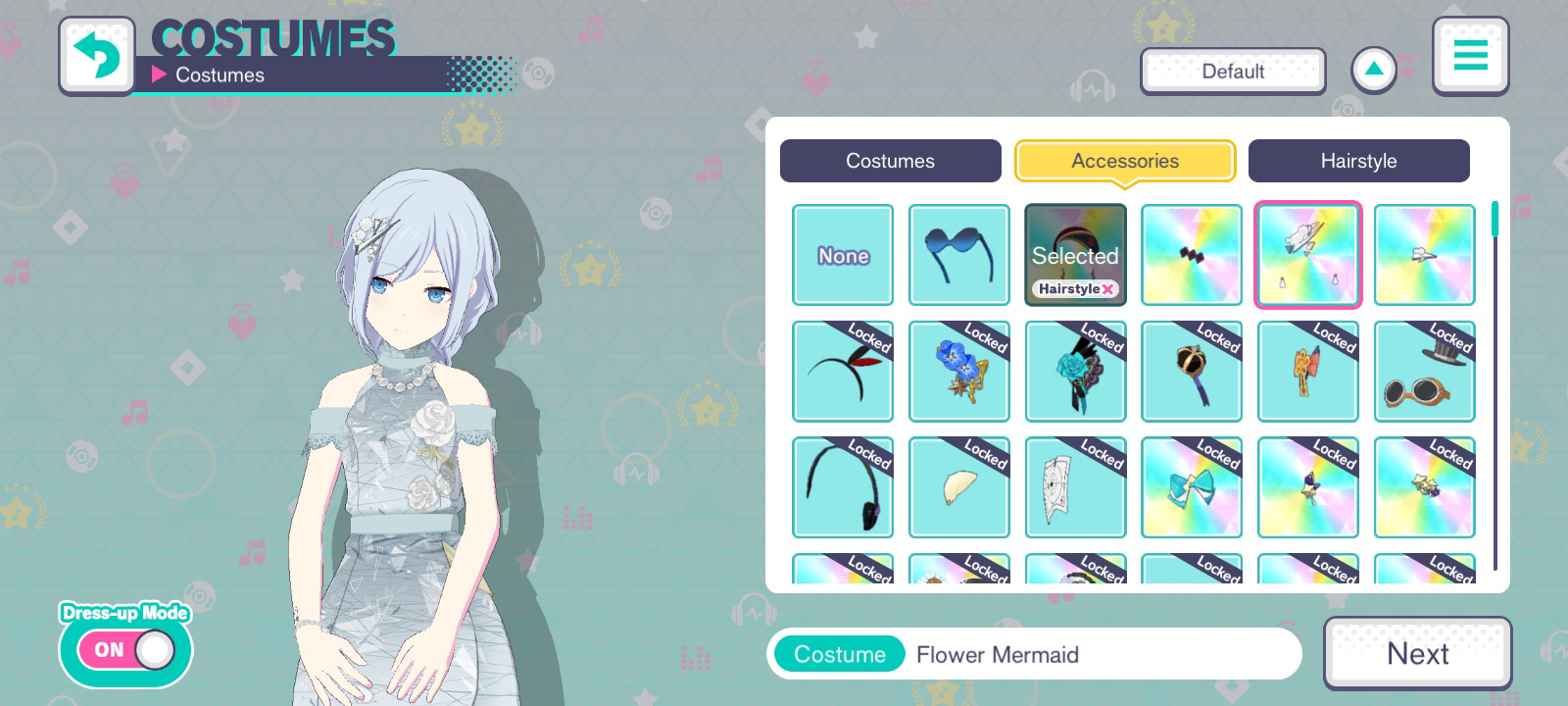
Task: Select the blue heart sunglasses accessory
Action: (958, 255)
